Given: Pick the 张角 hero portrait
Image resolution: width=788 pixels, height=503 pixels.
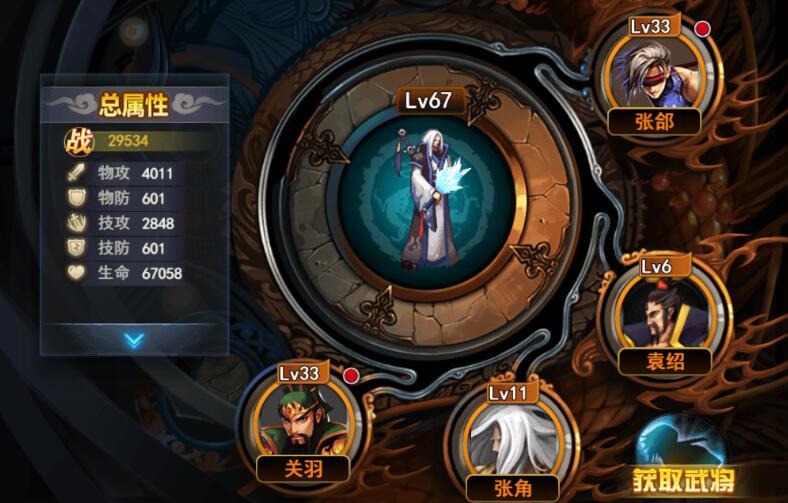Looking at the screenshot, I should 506,438.
